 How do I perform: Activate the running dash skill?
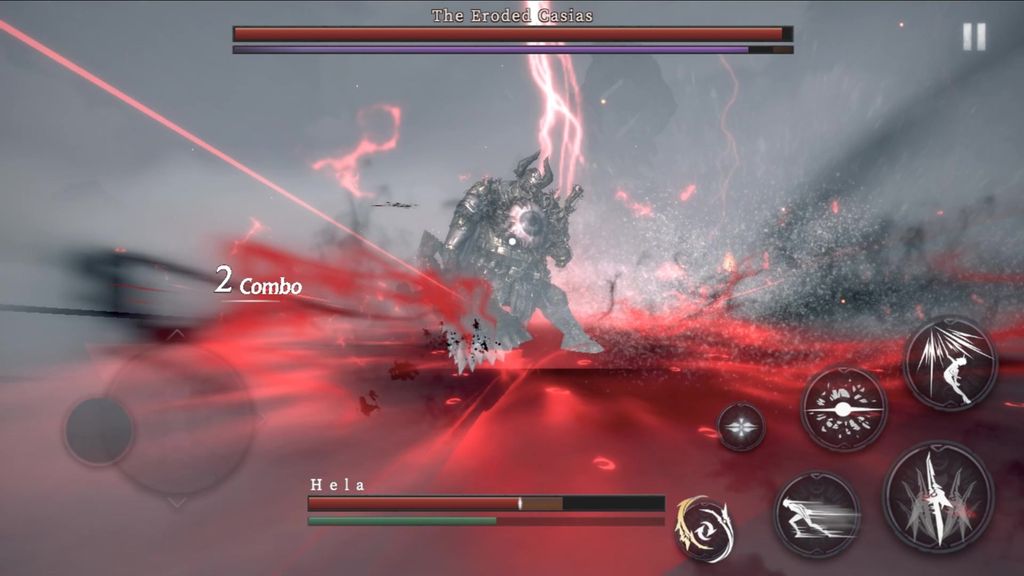[817, 514]
